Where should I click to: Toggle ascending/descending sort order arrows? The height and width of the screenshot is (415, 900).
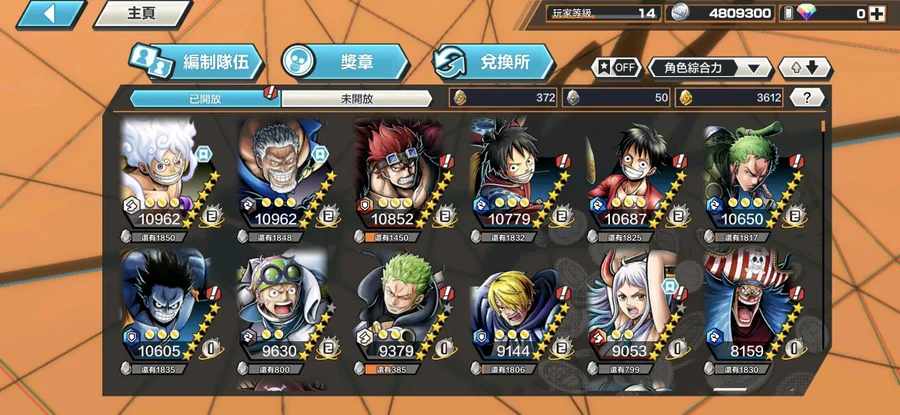805,67
